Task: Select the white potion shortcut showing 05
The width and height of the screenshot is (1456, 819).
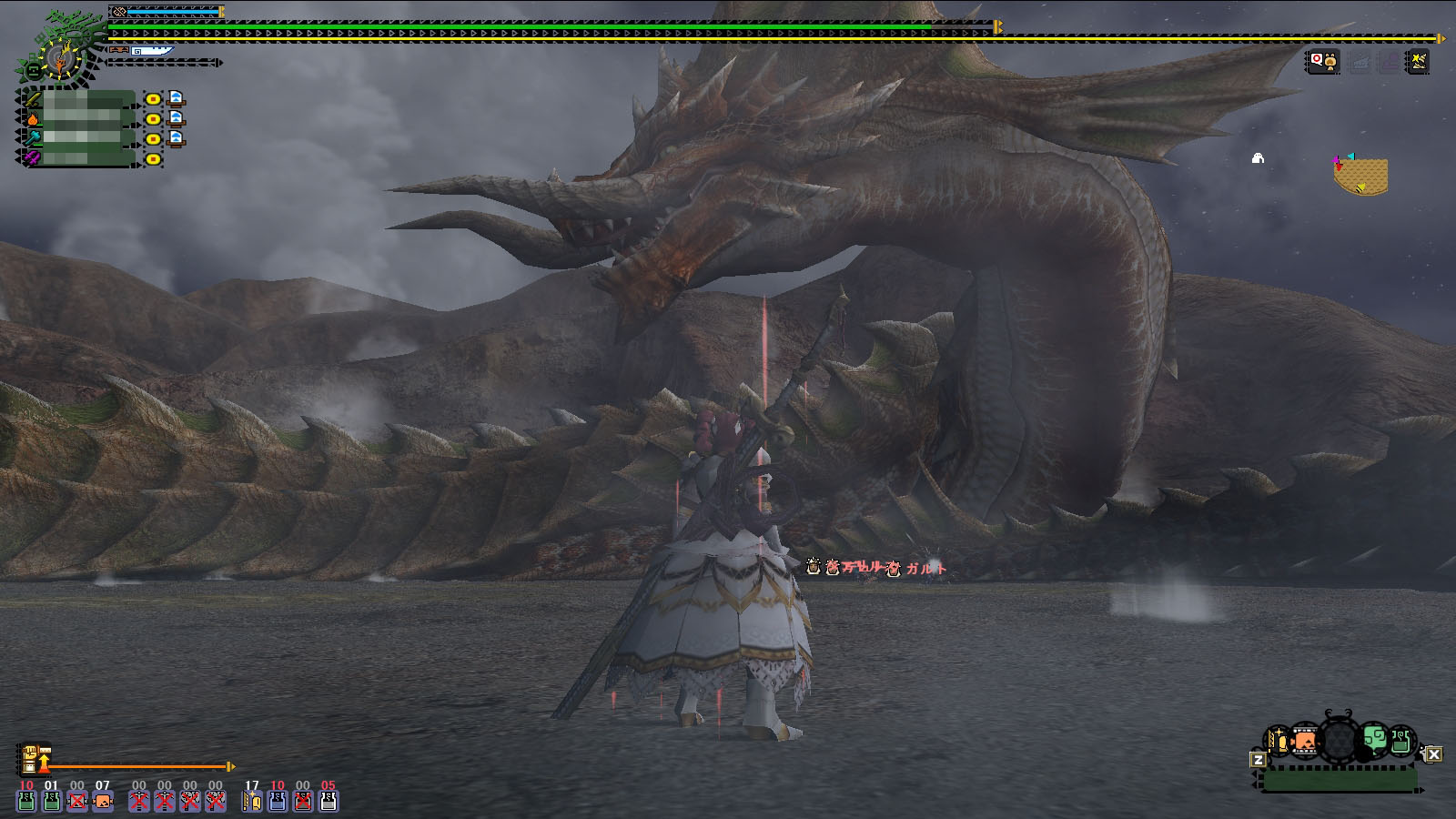Action: click(x=329, y=801)
